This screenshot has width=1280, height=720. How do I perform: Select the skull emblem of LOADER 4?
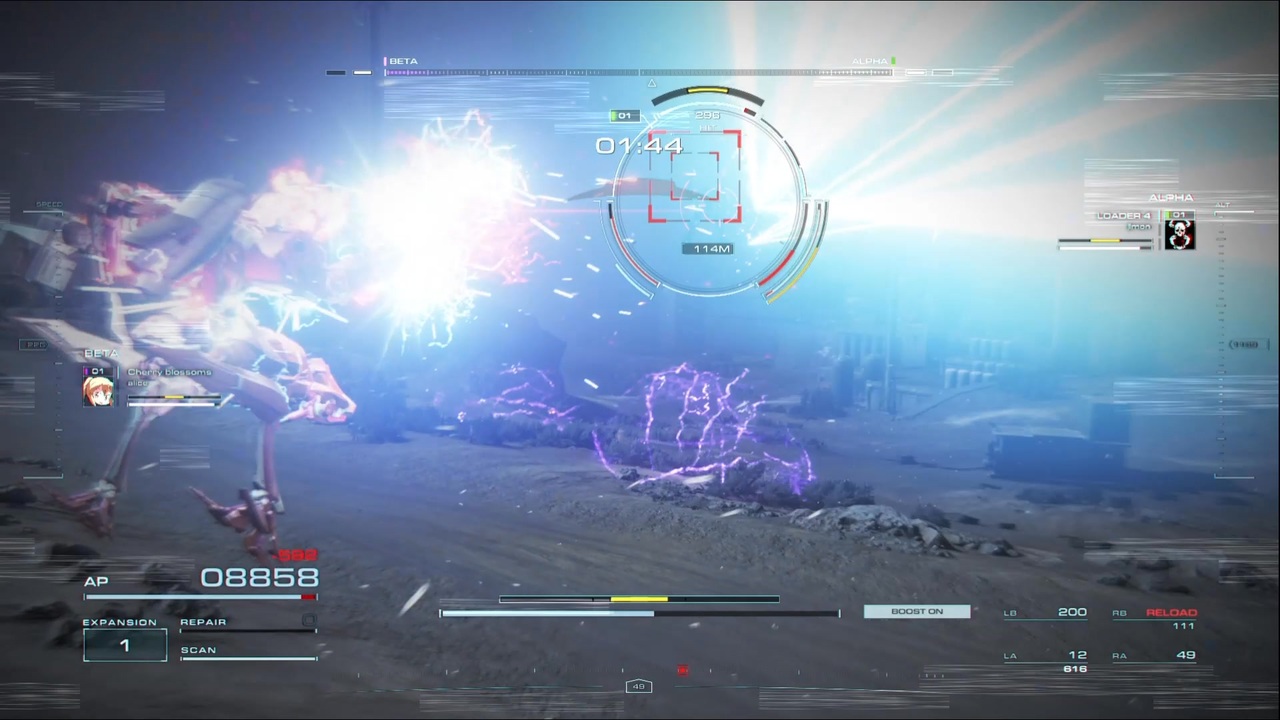point(1179,233)
